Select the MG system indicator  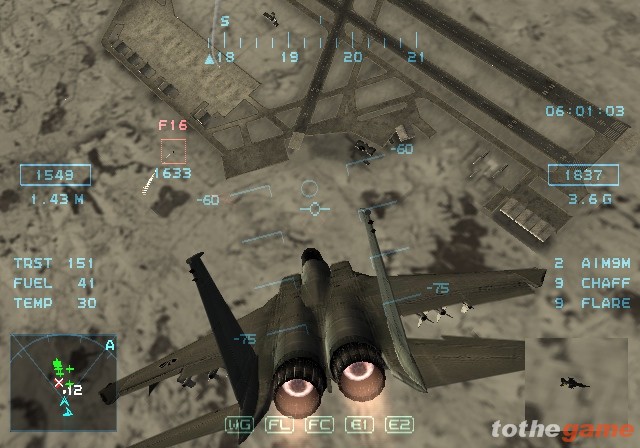[240, 424]
